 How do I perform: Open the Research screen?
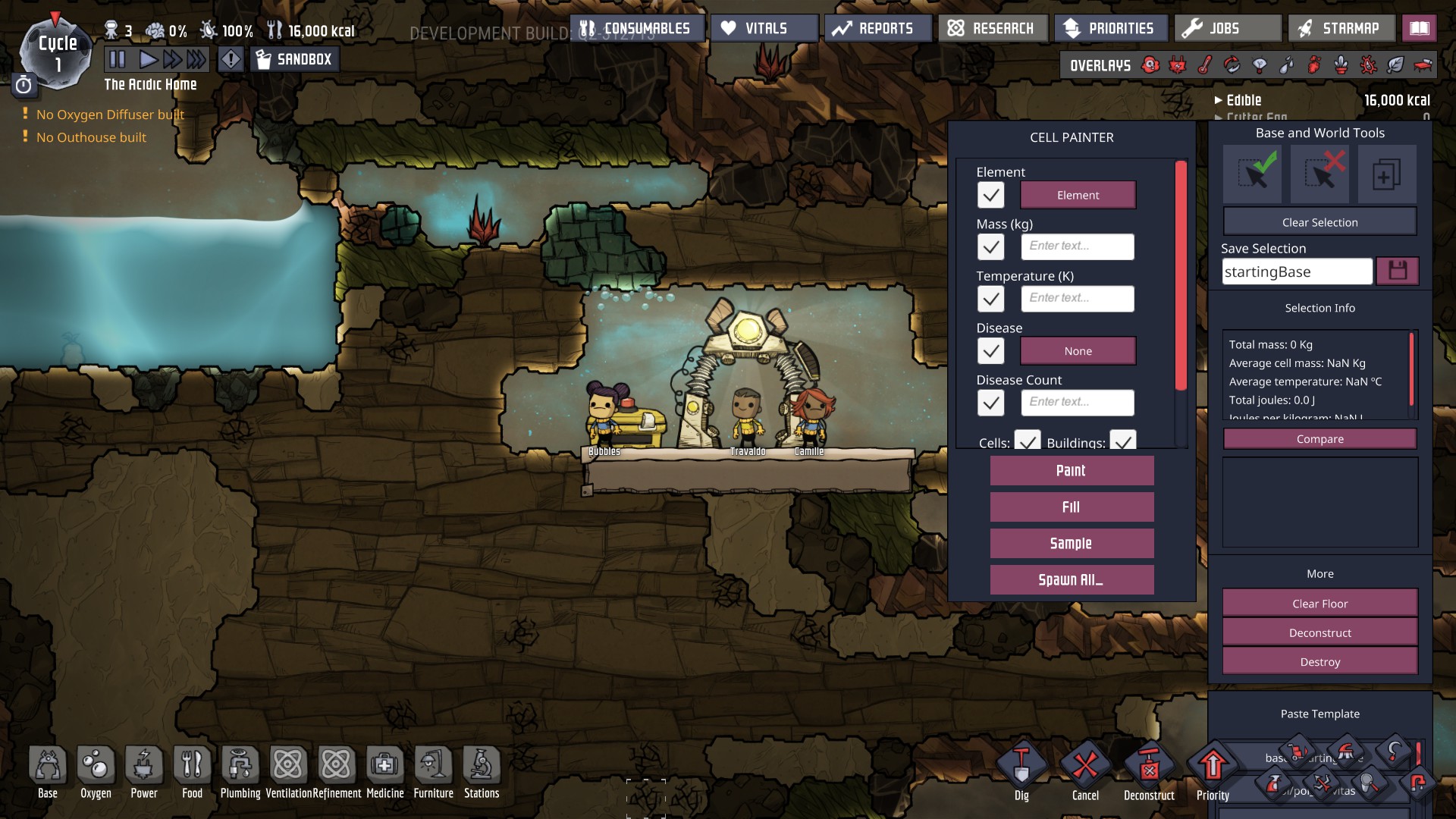(x=993, y=29)
